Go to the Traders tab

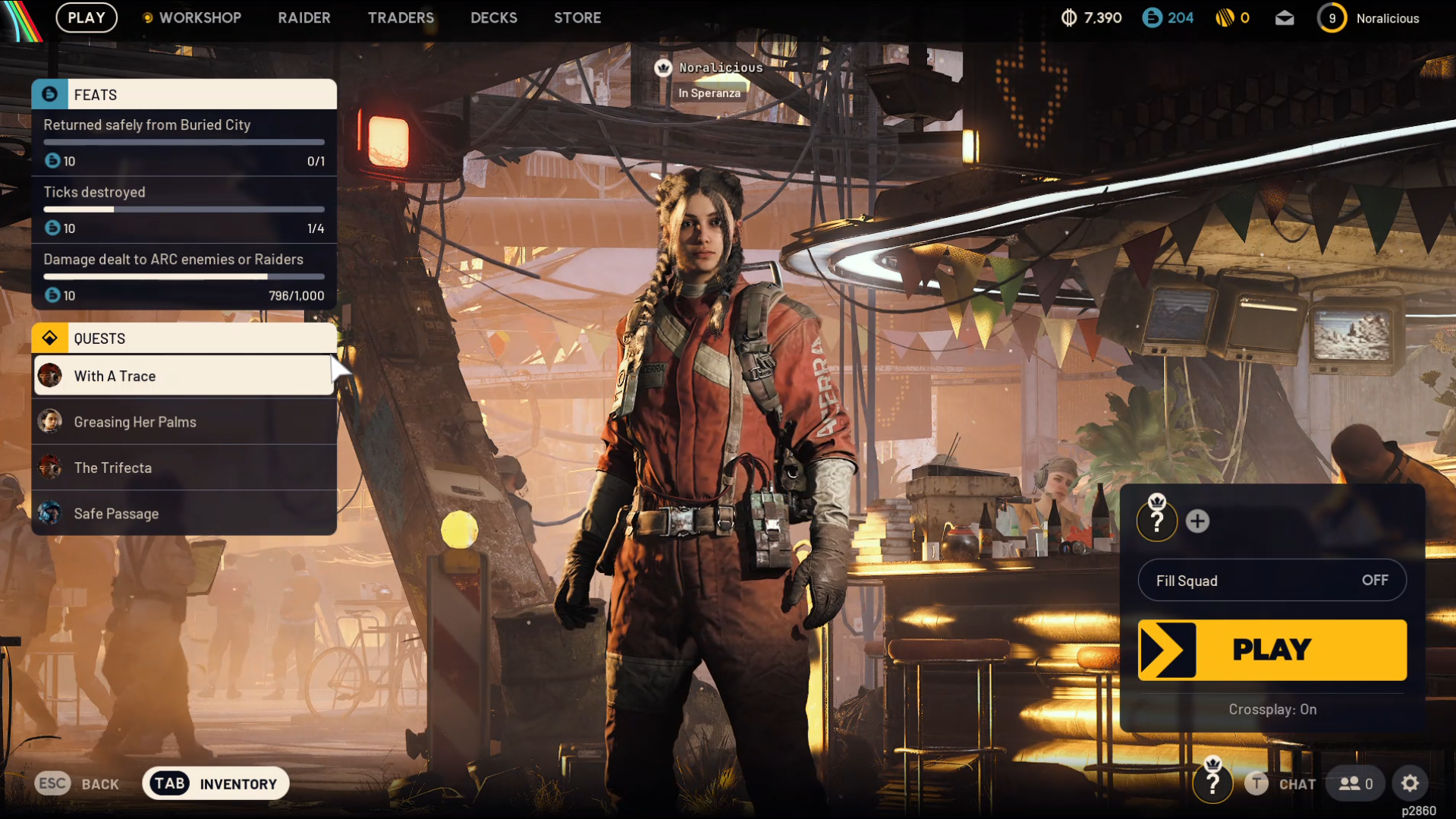pyautogui.click(x=401, y=17)
